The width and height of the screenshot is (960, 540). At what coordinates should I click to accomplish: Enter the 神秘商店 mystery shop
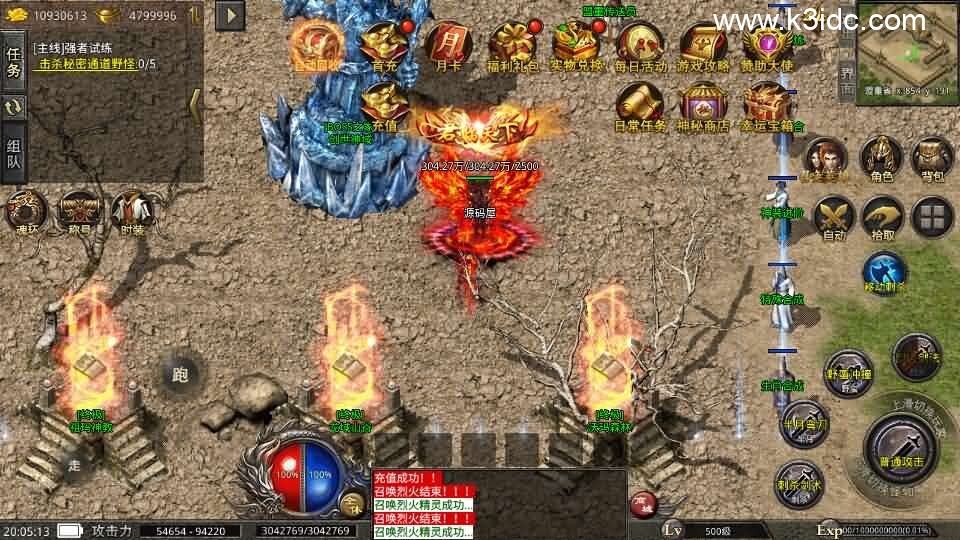tap(704, 104)
